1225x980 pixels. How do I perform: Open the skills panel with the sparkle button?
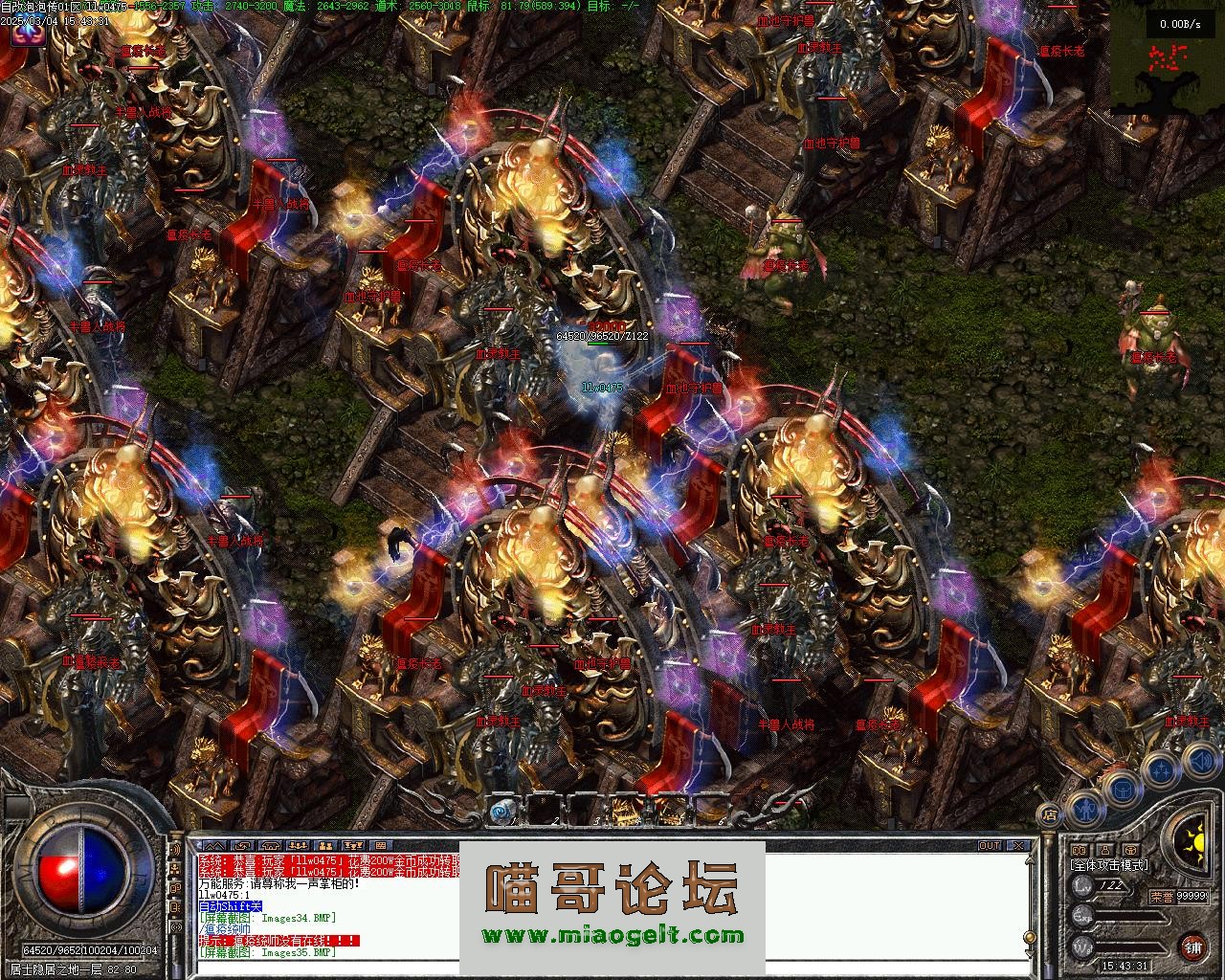[1161, 769]
